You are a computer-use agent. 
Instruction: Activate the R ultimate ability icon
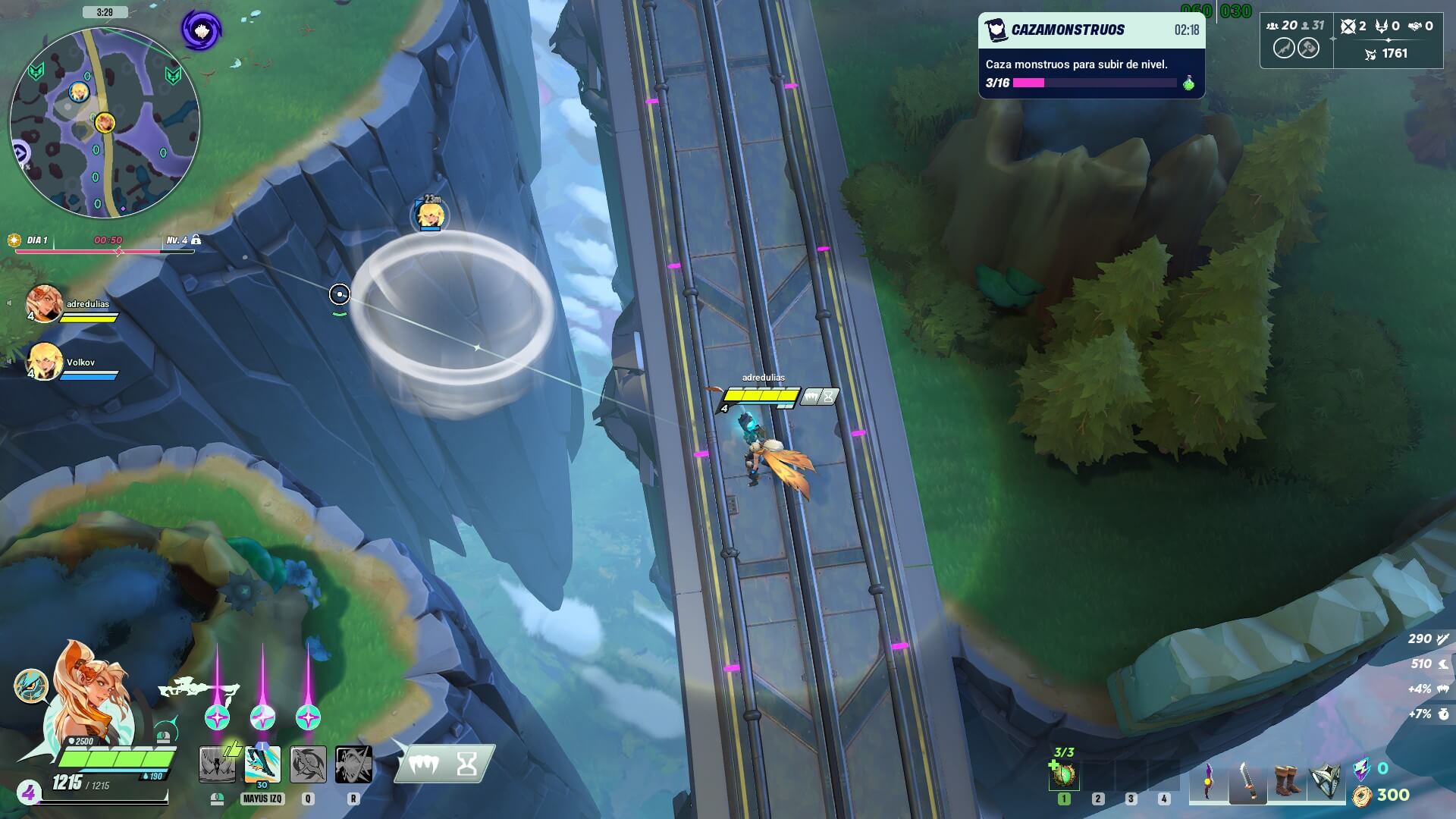click(x=353, y=764)
